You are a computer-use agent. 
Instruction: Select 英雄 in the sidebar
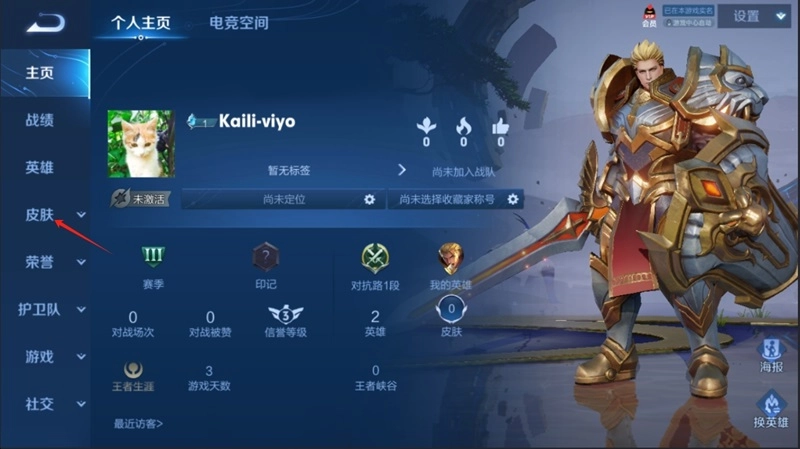(40, 167)
